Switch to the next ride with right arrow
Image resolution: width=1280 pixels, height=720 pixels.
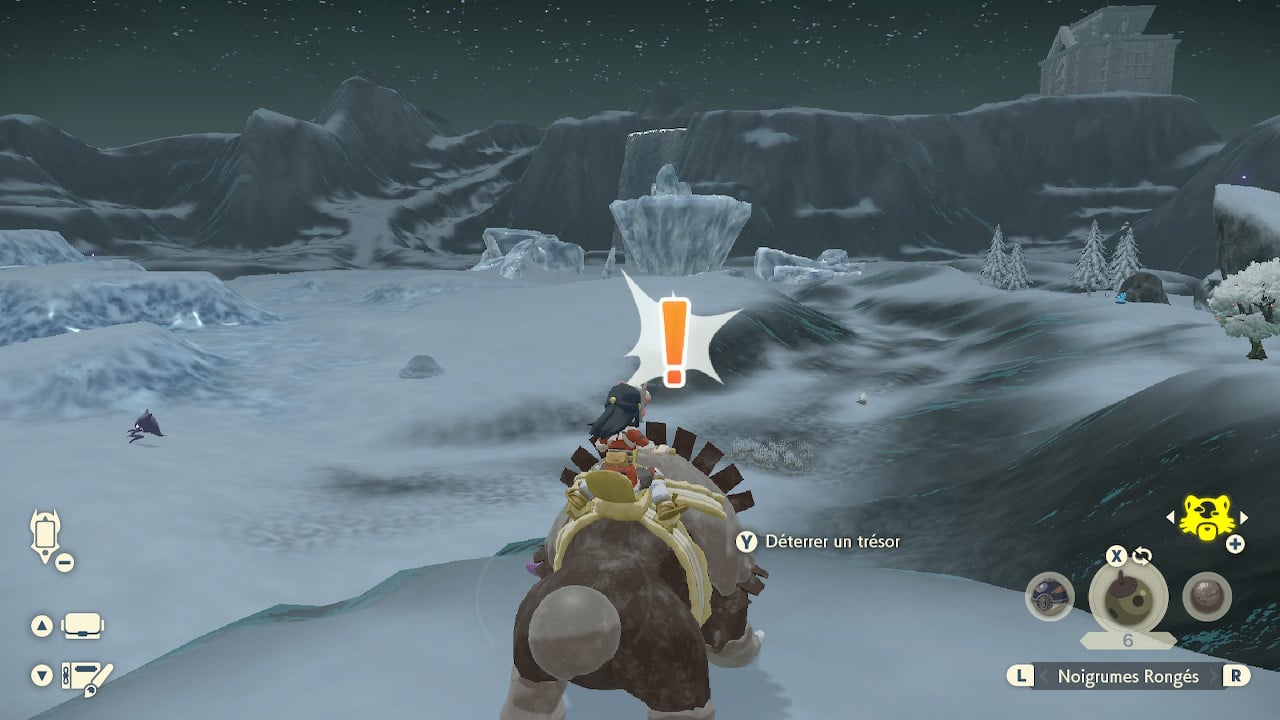tap(1243, 517)
